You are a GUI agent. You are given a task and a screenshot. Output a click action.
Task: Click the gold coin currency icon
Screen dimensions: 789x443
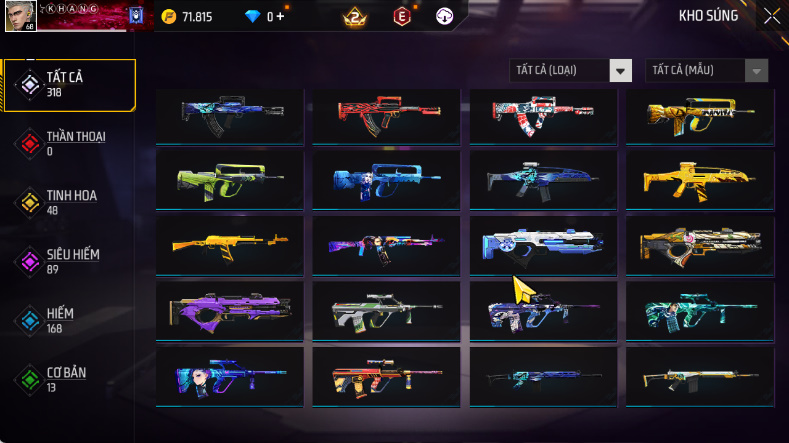169,16
